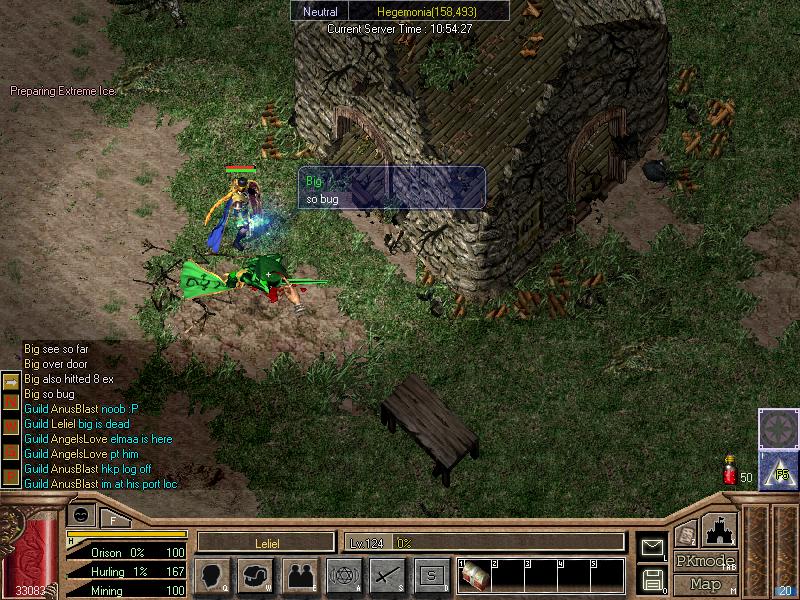Image resolution: width=800 pixels, height=600 pixels.
Task: Activate the F5 triangle skill icon
Action: (777, 470)
